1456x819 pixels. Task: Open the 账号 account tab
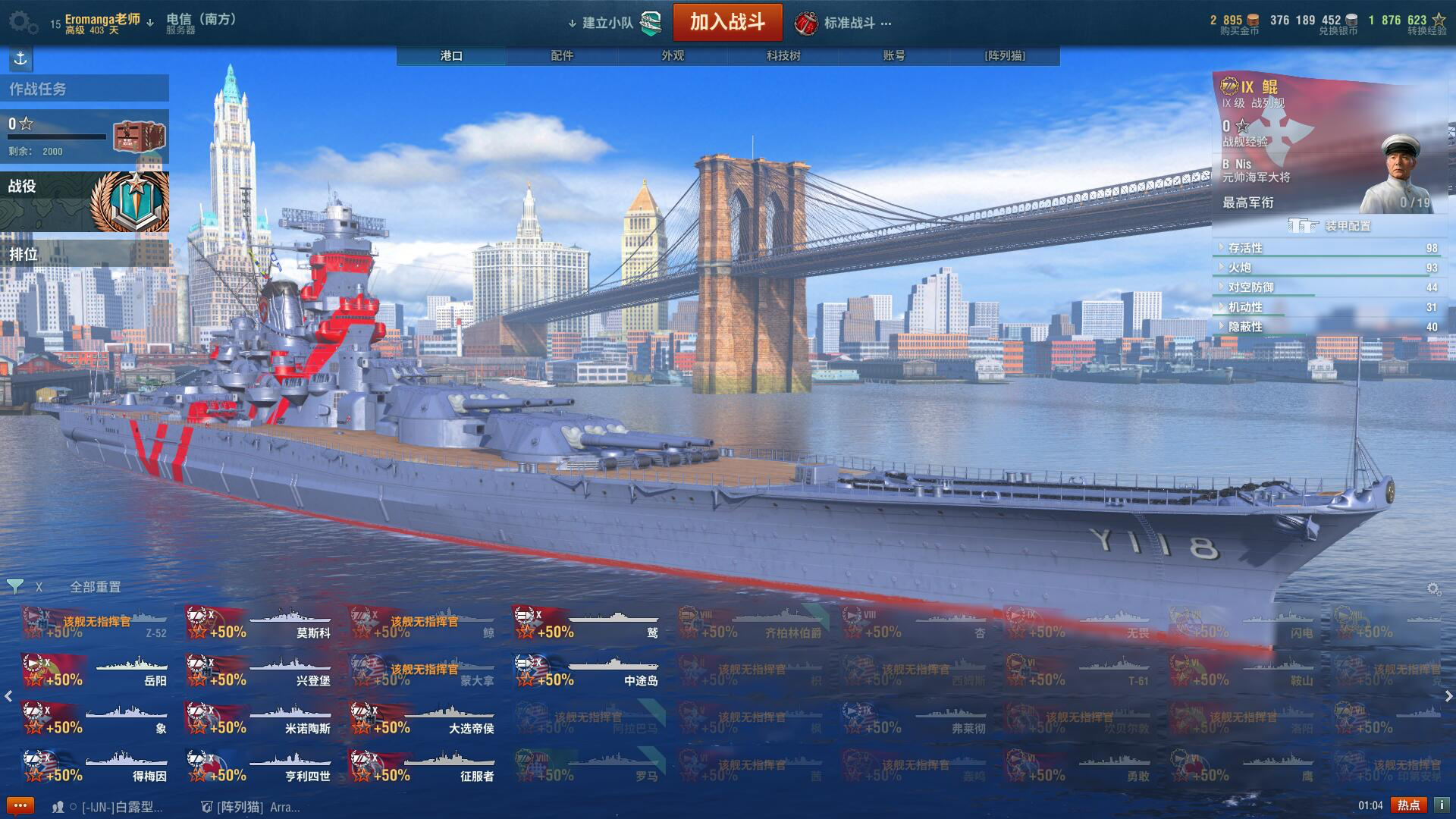pos(894,55)
